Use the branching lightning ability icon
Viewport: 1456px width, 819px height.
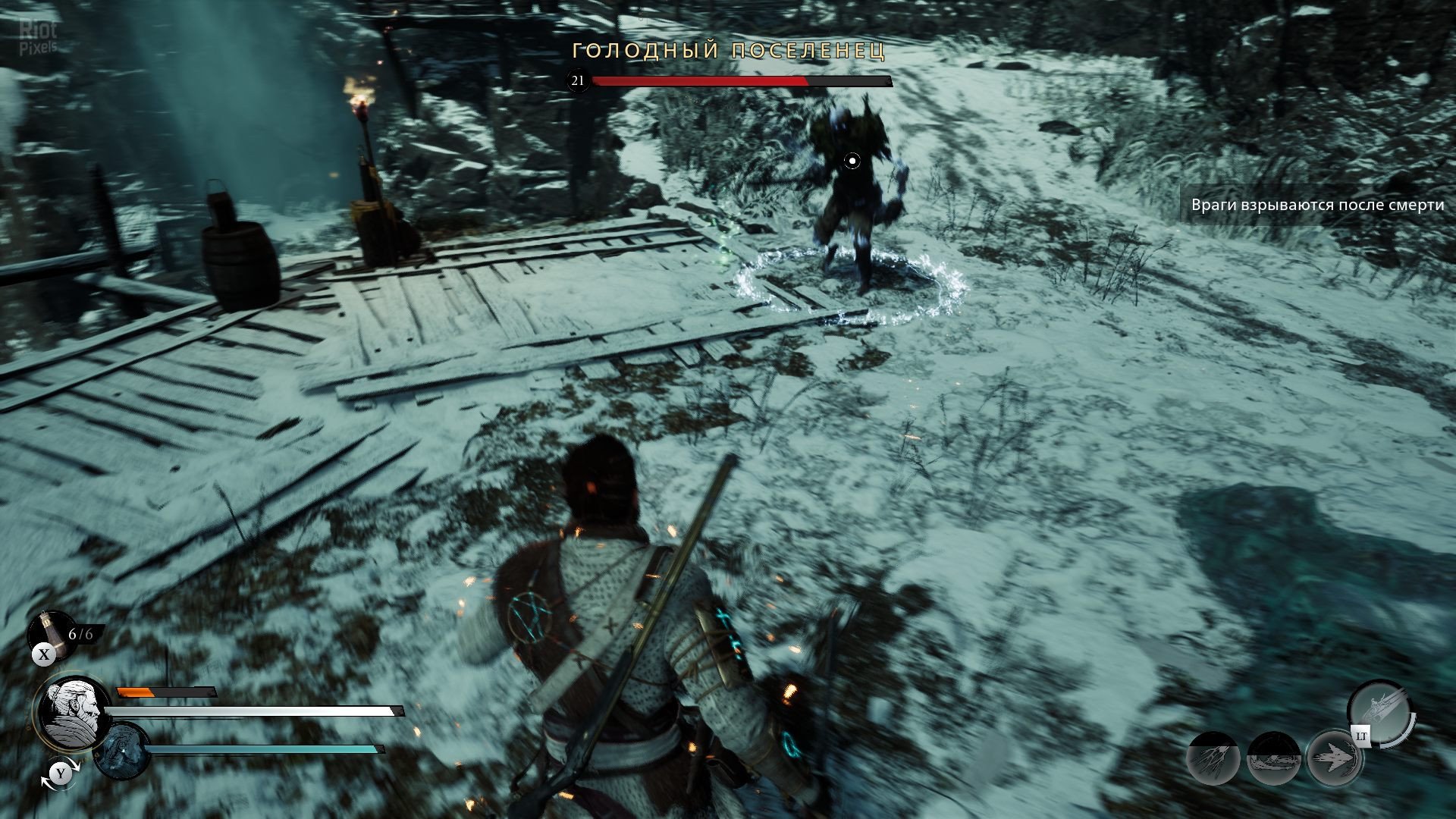pyautogui.click(x=1213, y=758)
